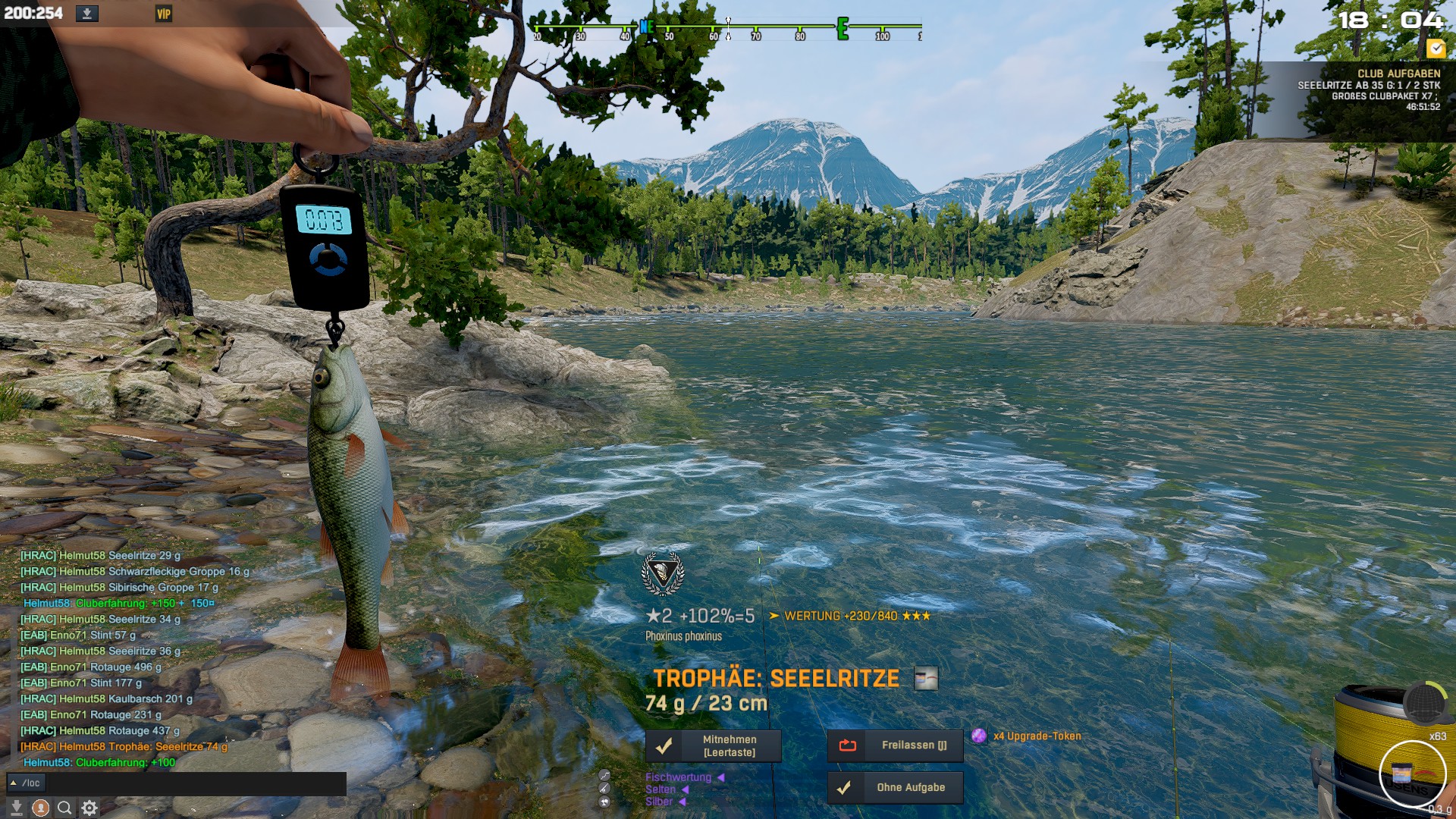This screenshot has height=819, width=1456.
Task: Open the VIP badge
Action: pyautogui.click(x=163, y=14)
